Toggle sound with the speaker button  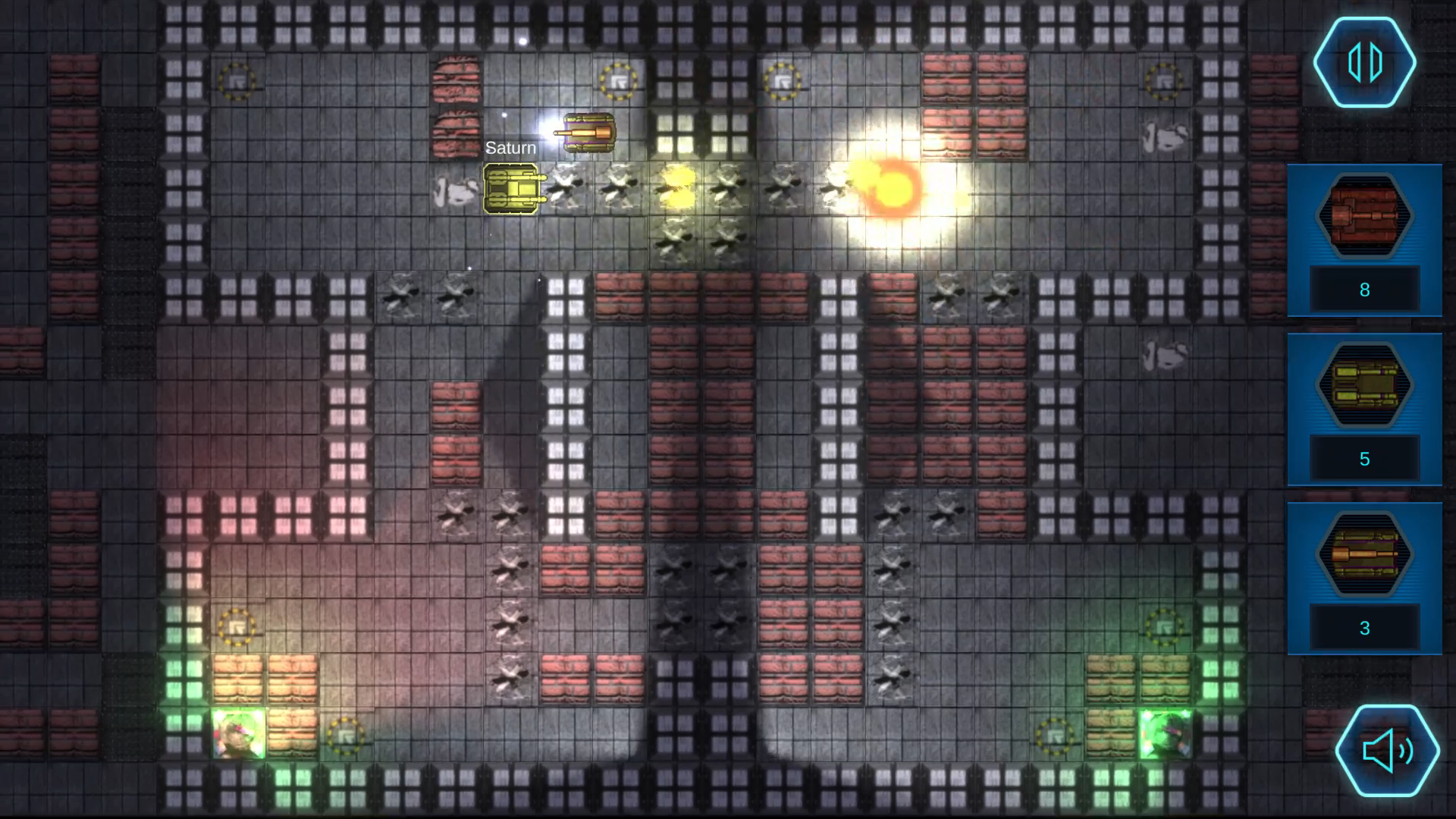[x=1387, y=751]
